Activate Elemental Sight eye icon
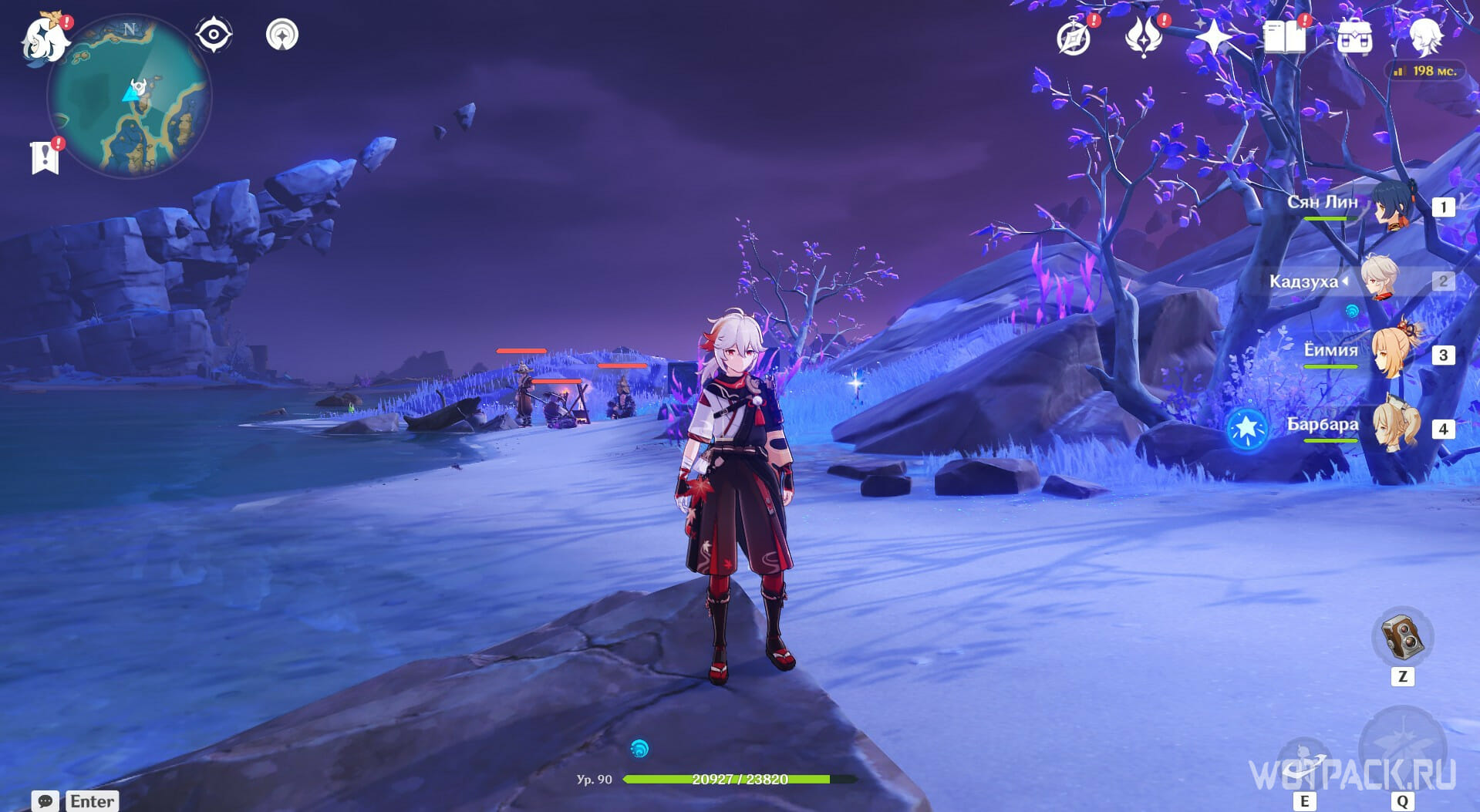Image resolution: width=1480 pixels, height=812 pixels. [214, 35]
